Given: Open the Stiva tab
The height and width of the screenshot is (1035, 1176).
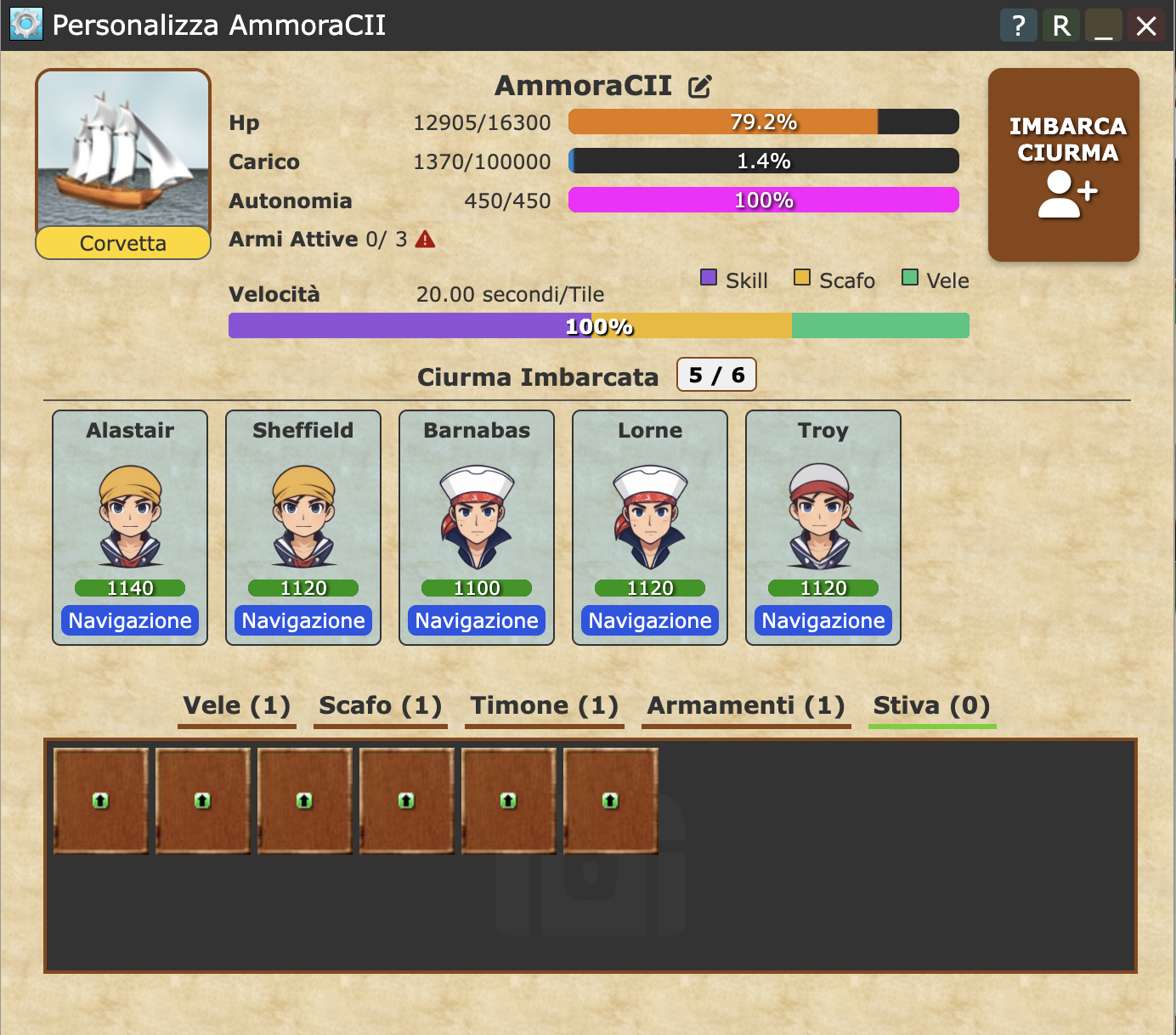Looking at the screenshot, I should (x=931, y=706).
